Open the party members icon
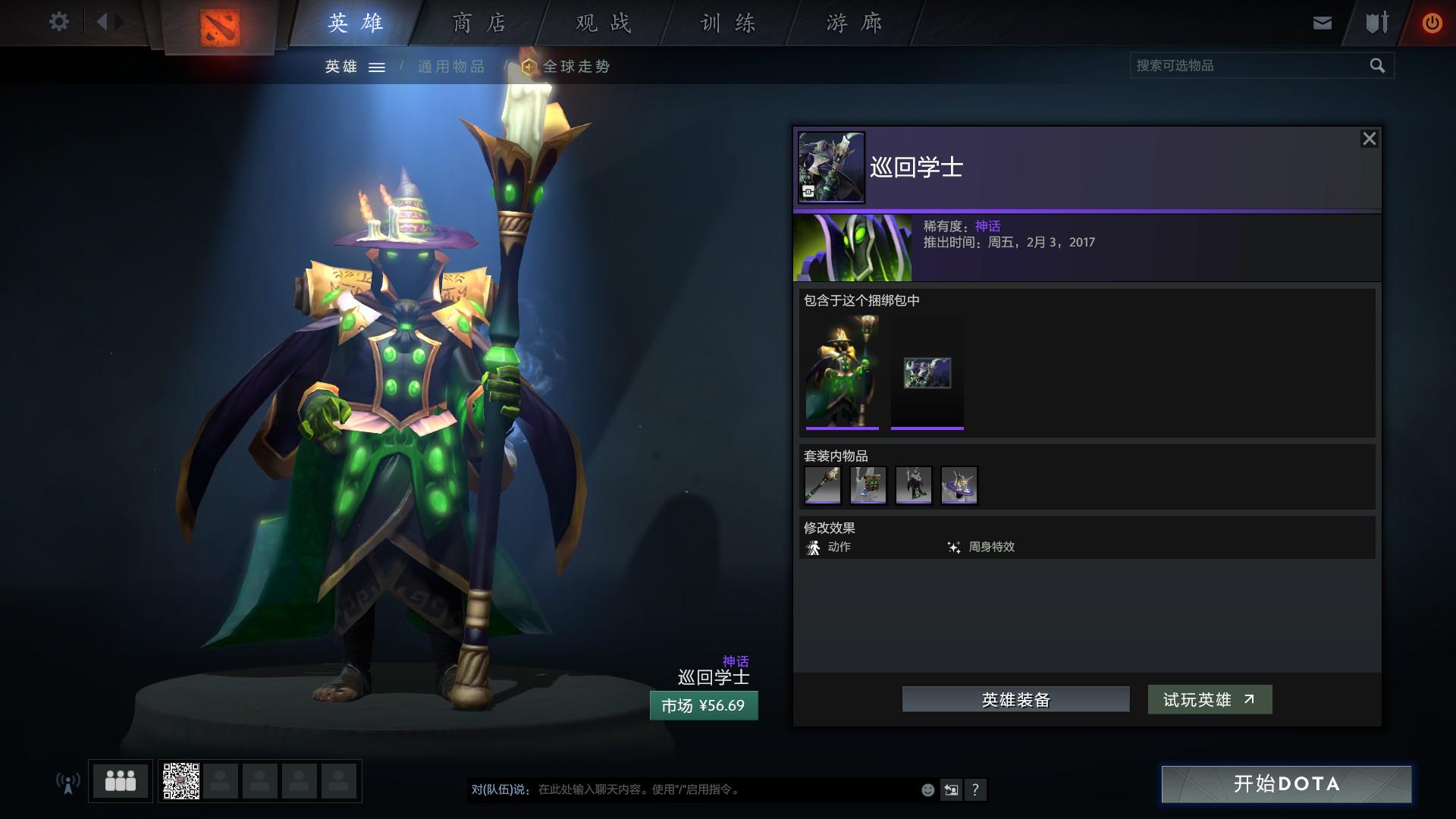1456x819 pixels. (x=121, y=781)
